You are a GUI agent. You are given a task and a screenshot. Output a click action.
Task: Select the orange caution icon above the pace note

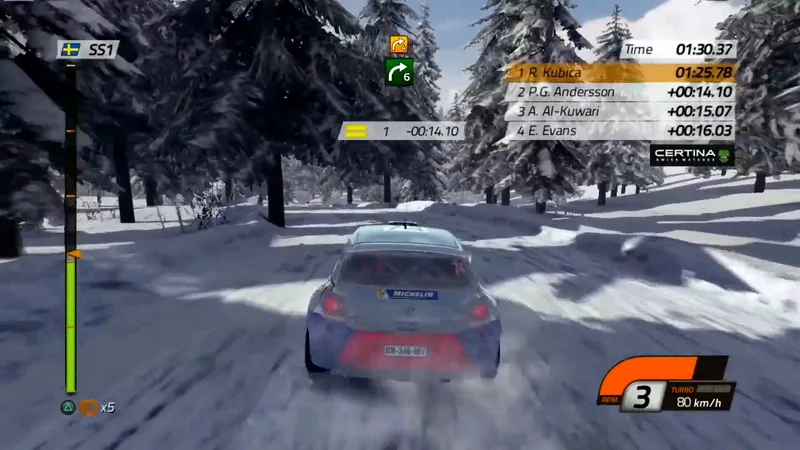(399, 44)
